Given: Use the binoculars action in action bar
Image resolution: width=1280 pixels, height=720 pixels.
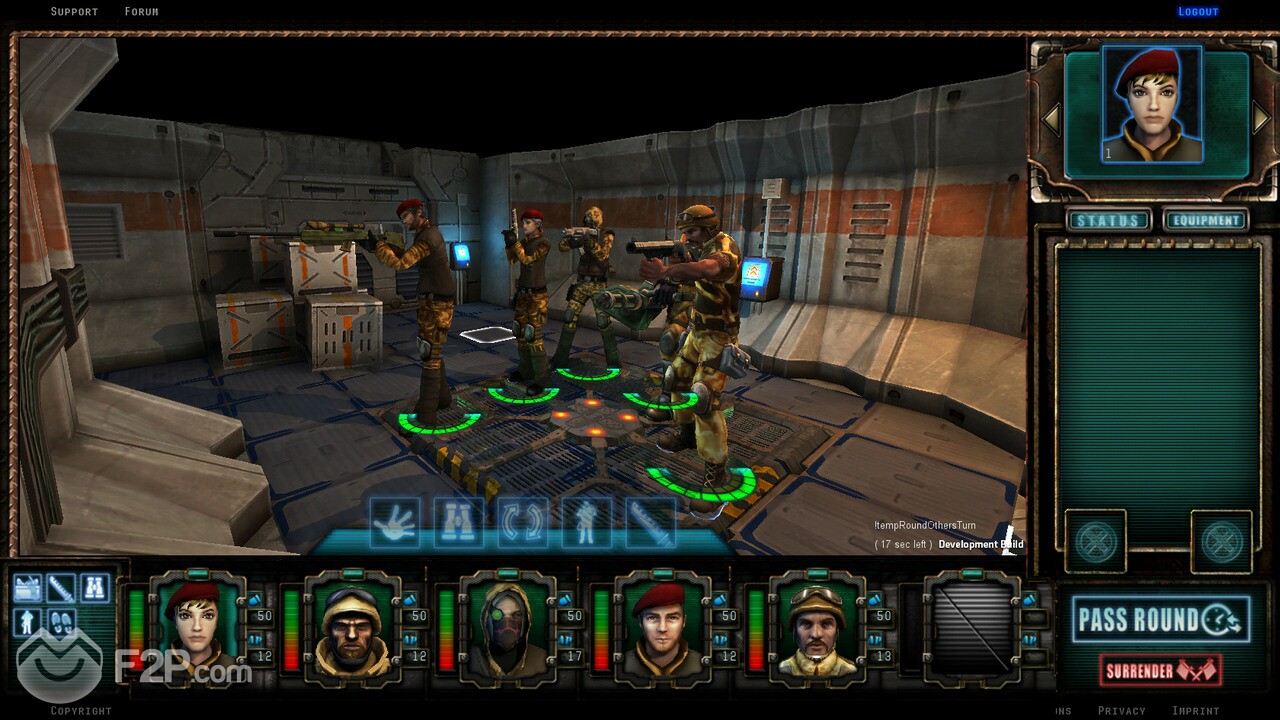Looking at the screenshot, I should tap(459, 523).
